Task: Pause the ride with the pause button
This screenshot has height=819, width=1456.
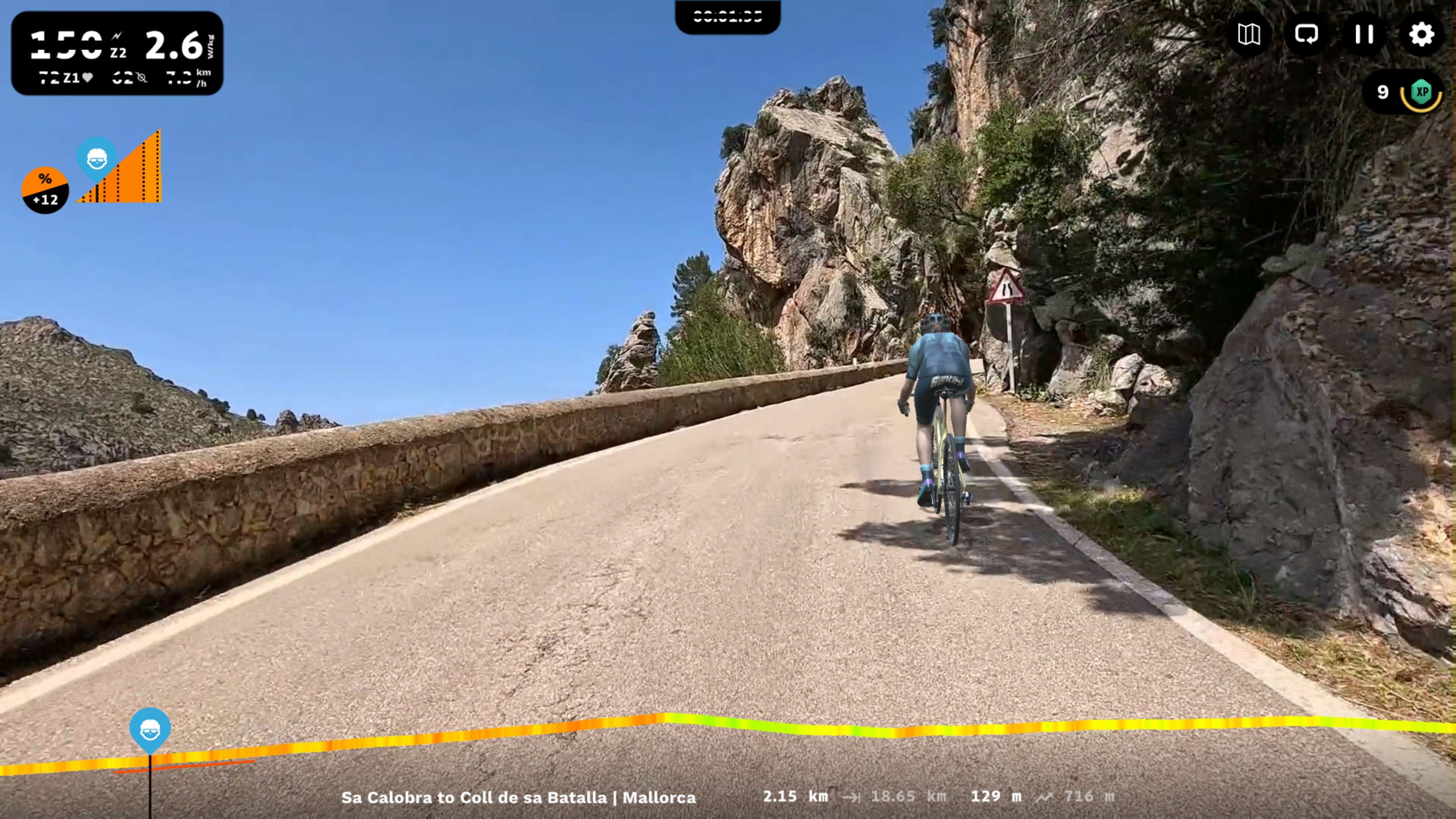Action: point(1364,35)
